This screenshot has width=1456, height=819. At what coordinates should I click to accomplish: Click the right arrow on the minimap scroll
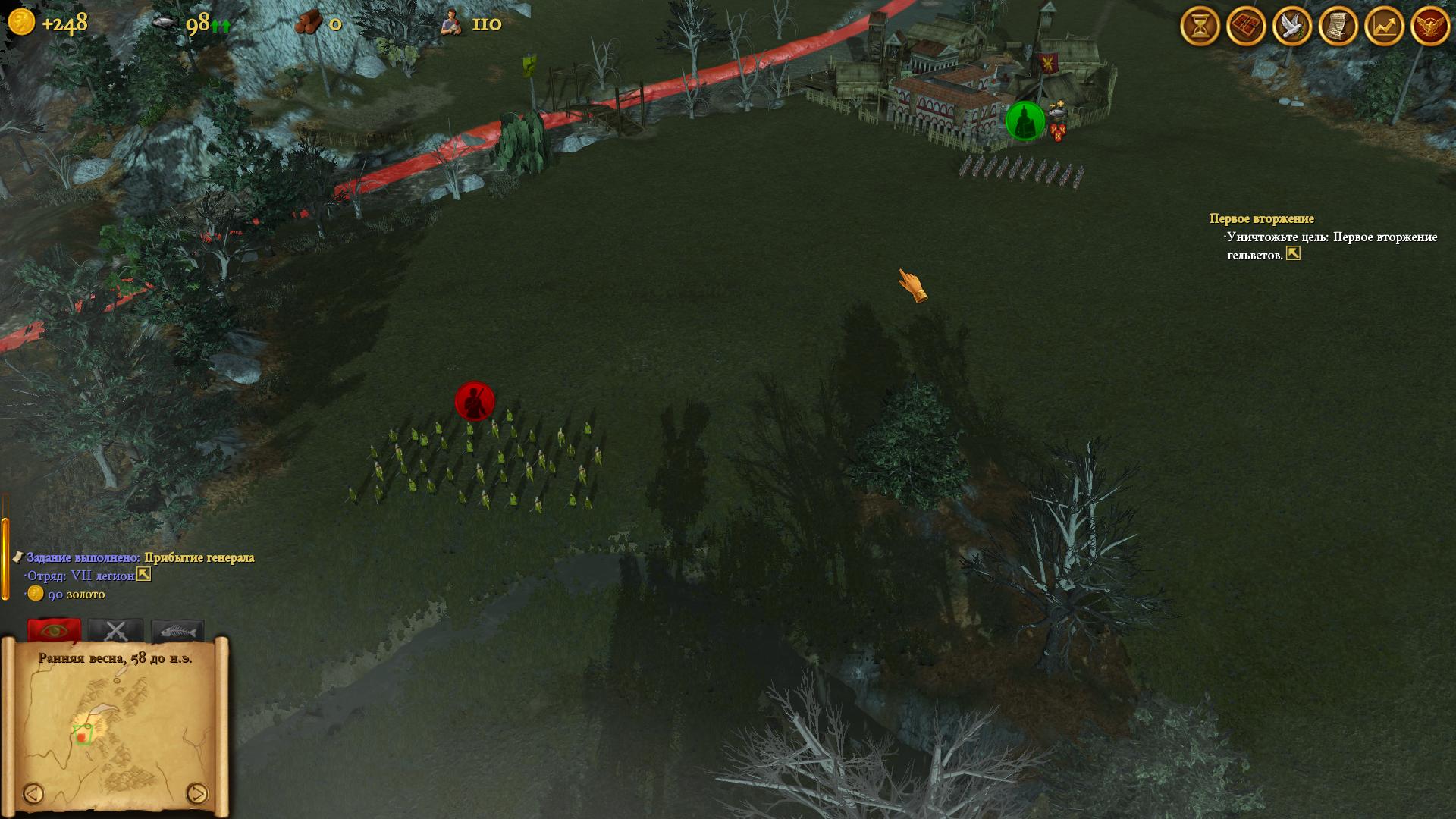(196, 793)
